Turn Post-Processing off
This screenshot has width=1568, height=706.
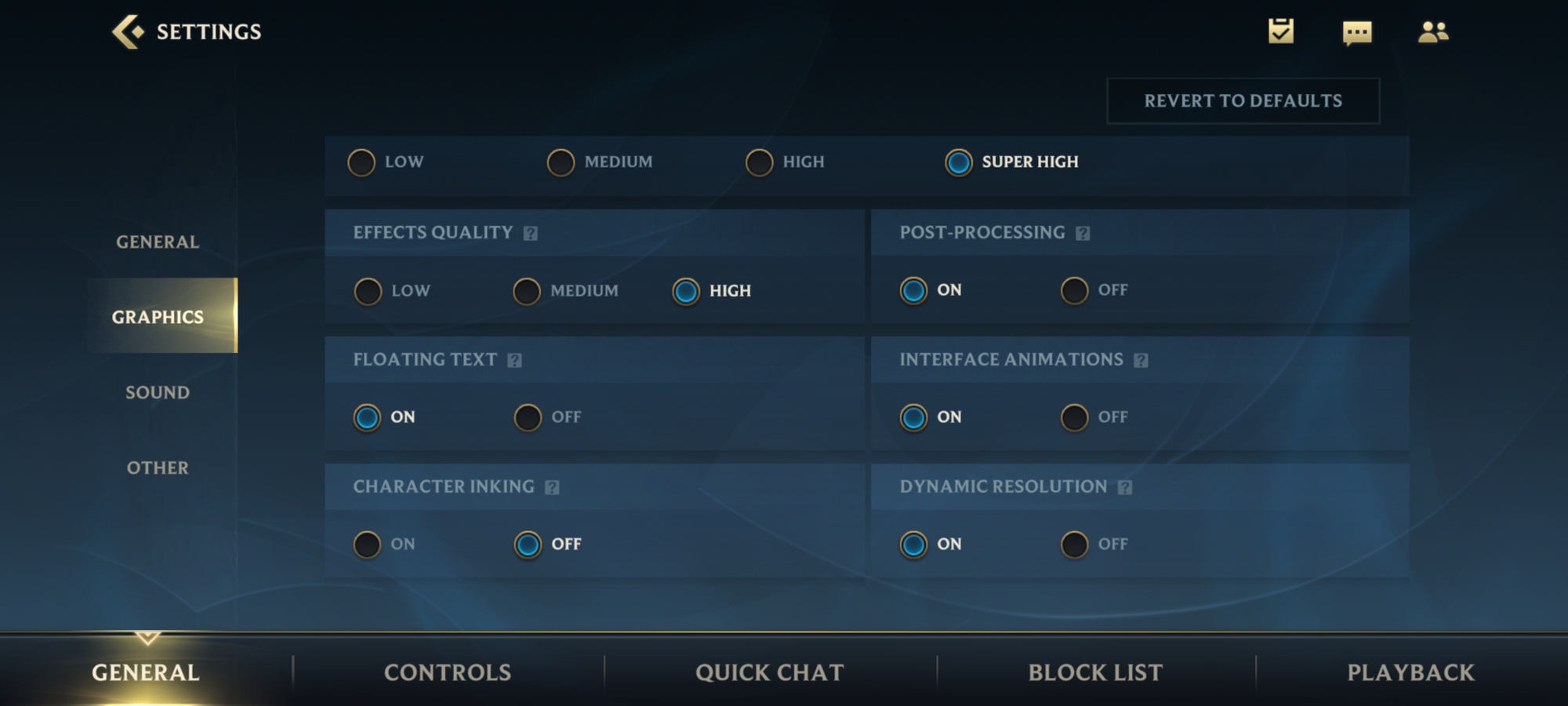[x=1074, y=290]
